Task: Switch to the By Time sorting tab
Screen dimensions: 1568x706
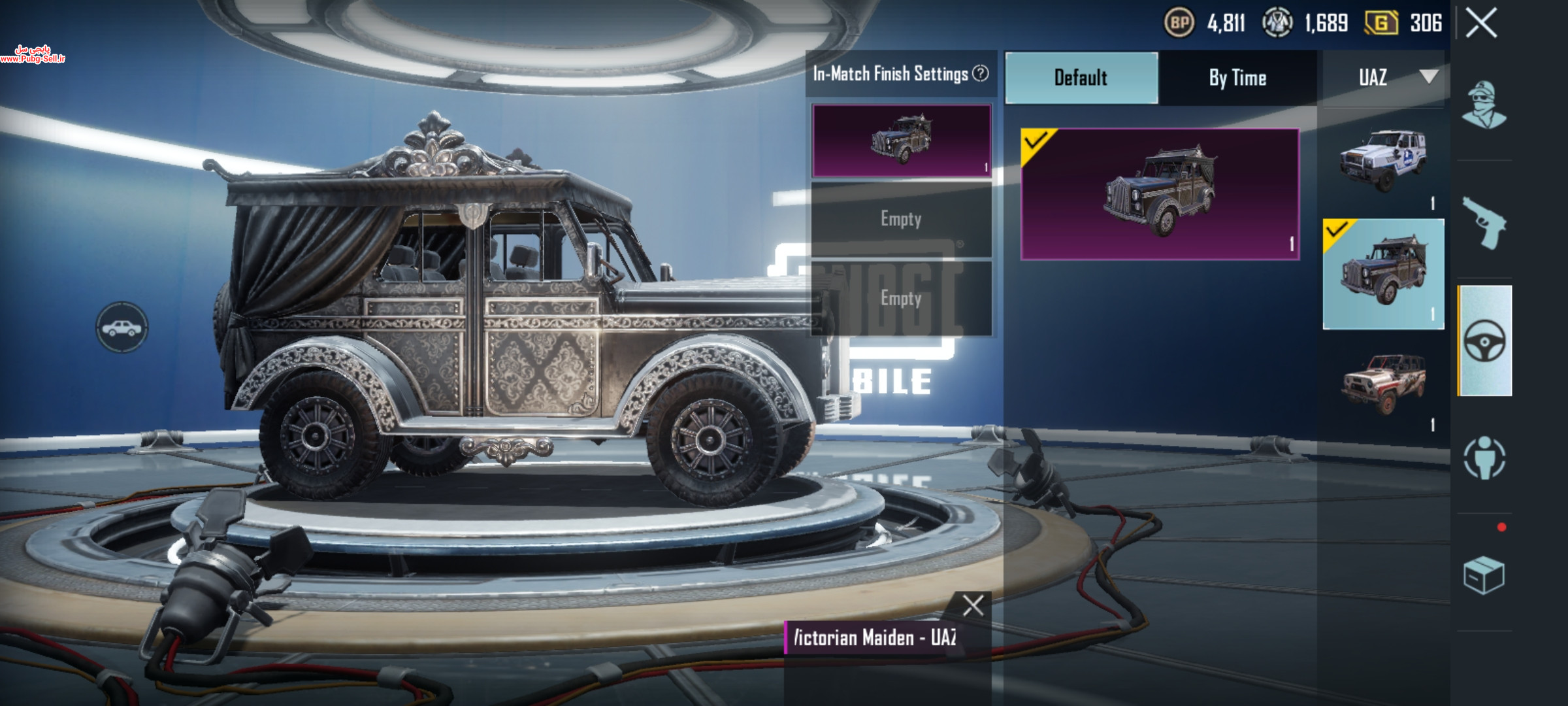Action: point(1237,78)
